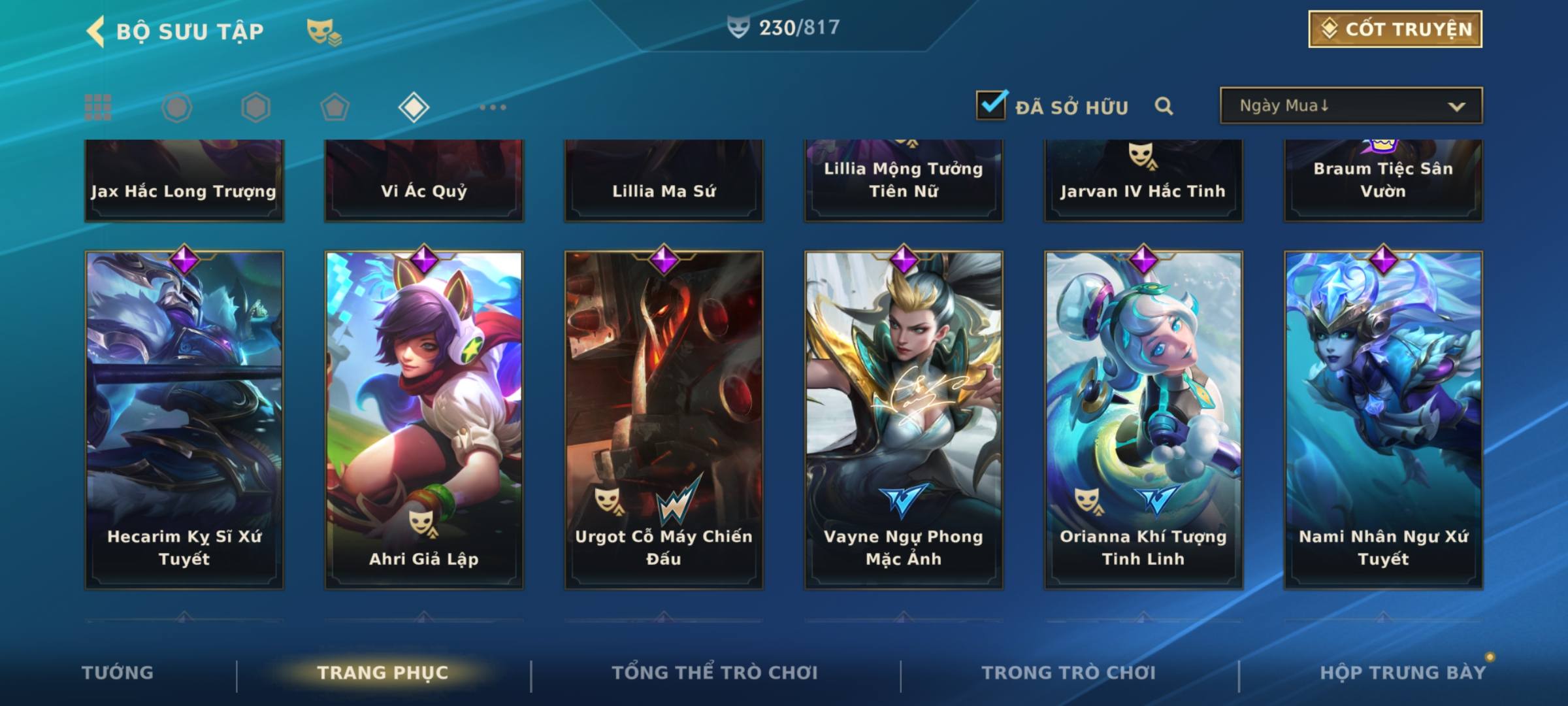Show more filters via three dots
This screenshot has height=706, width=1568.
(493, 107)
